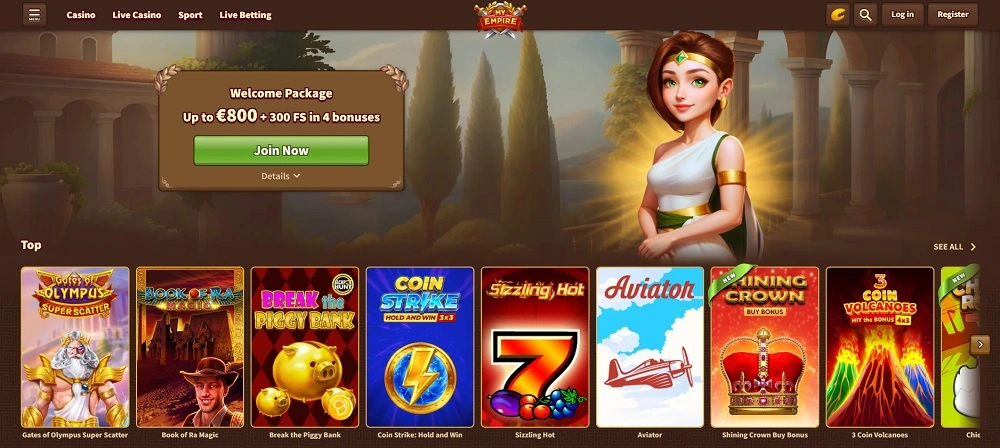1000x448 pixels.
Task: Select Coin Strike: Hold and Win
Action: (420, 347)
